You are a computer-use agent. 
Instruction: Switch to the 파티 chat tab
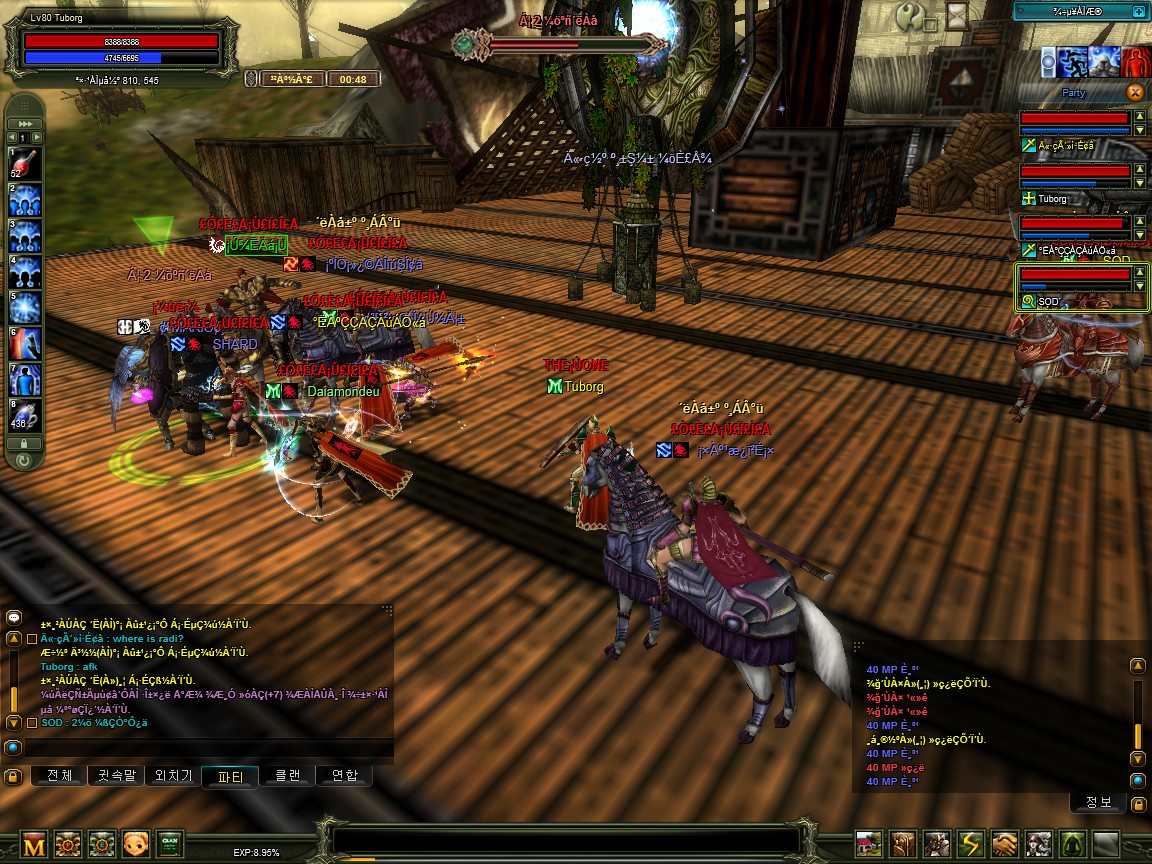(230, 776)
